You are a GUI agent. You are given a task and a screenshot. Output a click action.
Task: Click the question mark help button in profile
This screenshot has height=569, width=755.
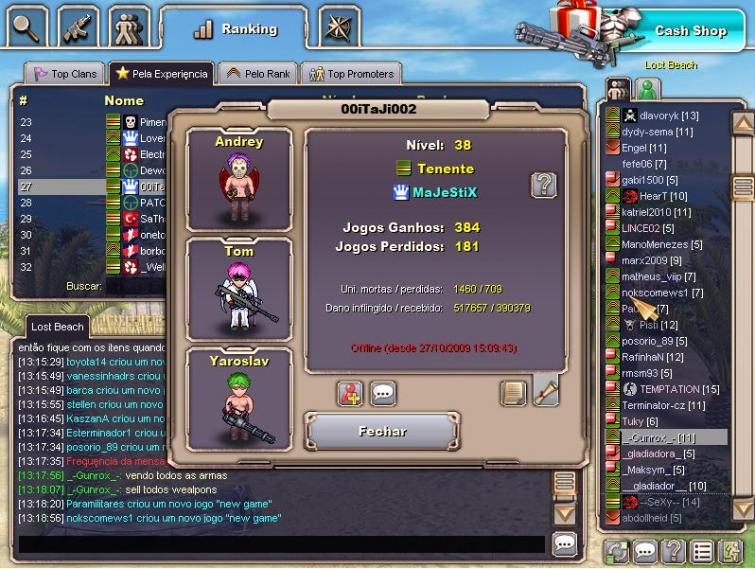pyautogui.click(x=543, y=184)
